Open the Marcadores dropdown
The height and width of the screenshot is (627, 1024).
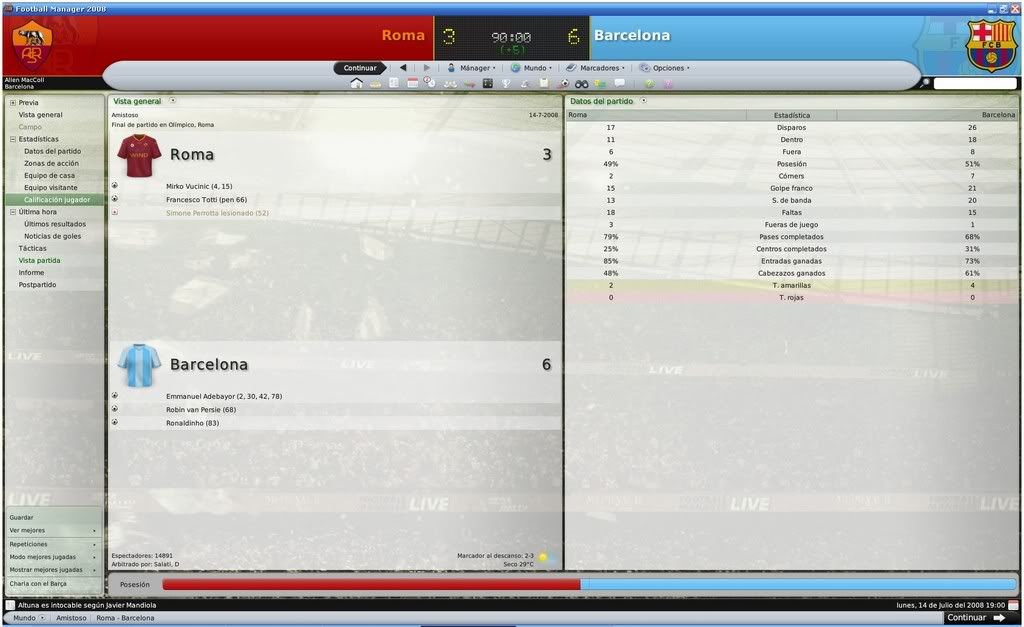(599, 68)
